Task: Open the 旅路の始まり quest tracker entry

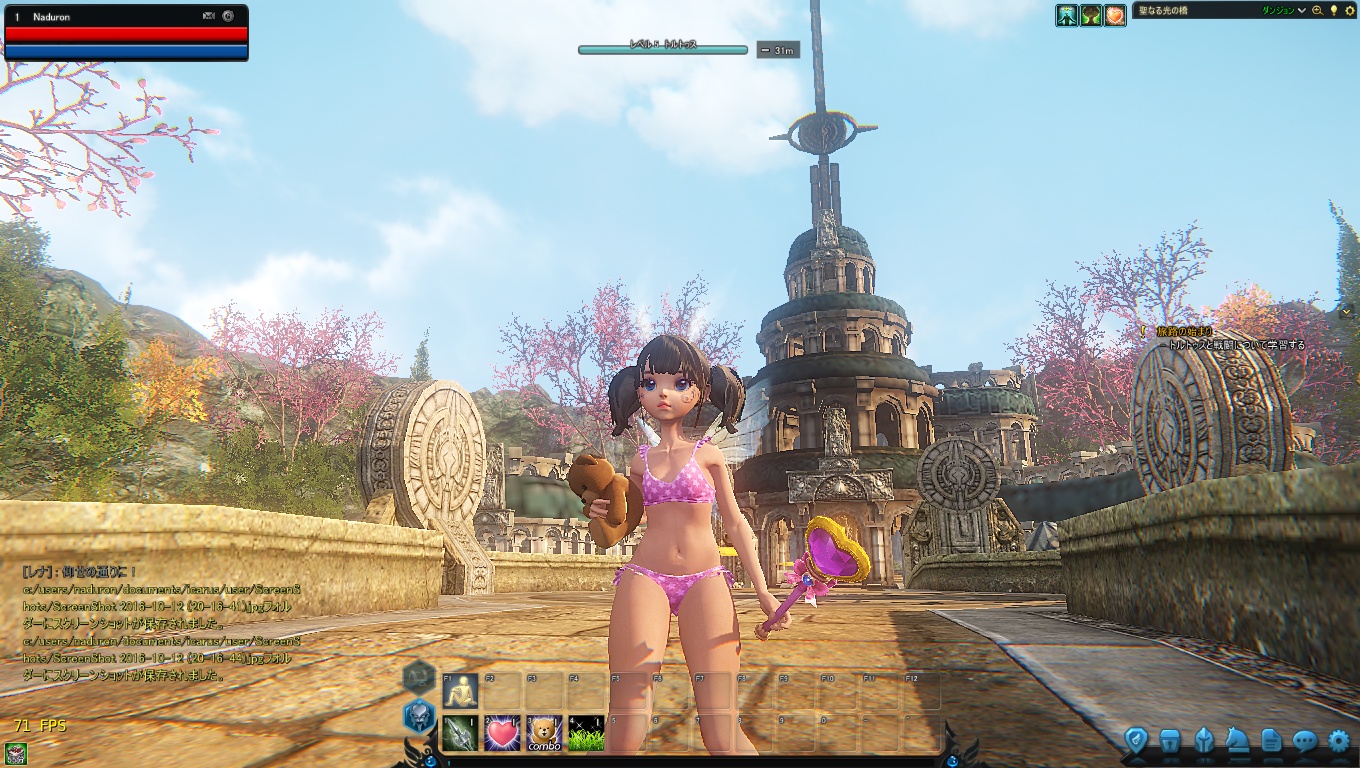Action: (x=1184, y=331)
